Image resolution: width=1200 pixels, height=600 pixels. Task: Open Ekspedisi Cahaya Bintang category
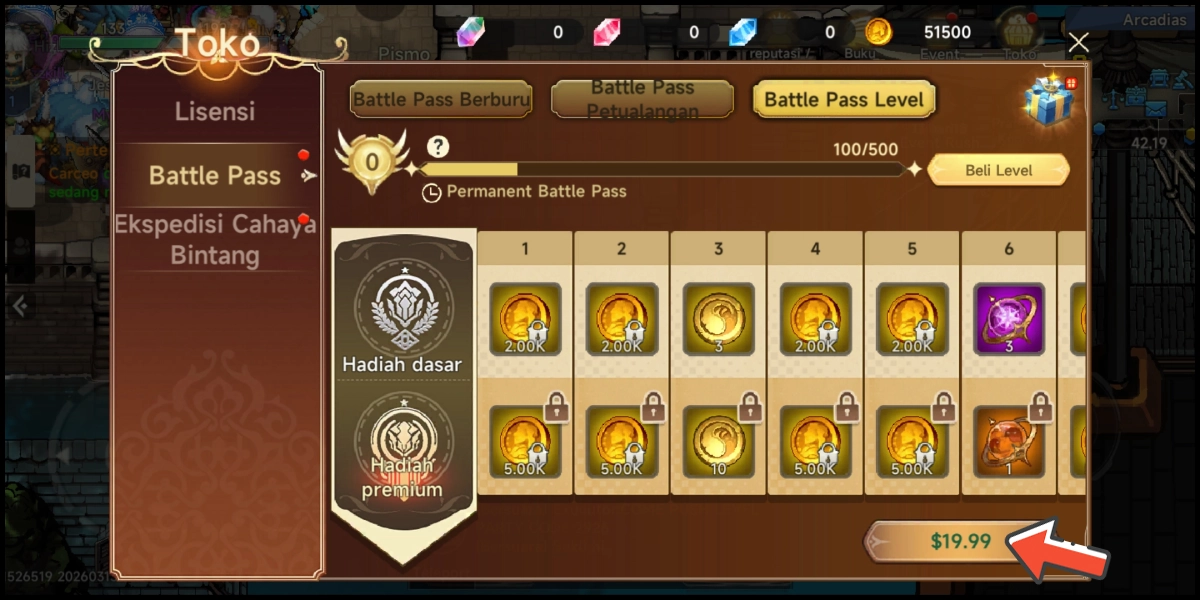pos(215,239)
